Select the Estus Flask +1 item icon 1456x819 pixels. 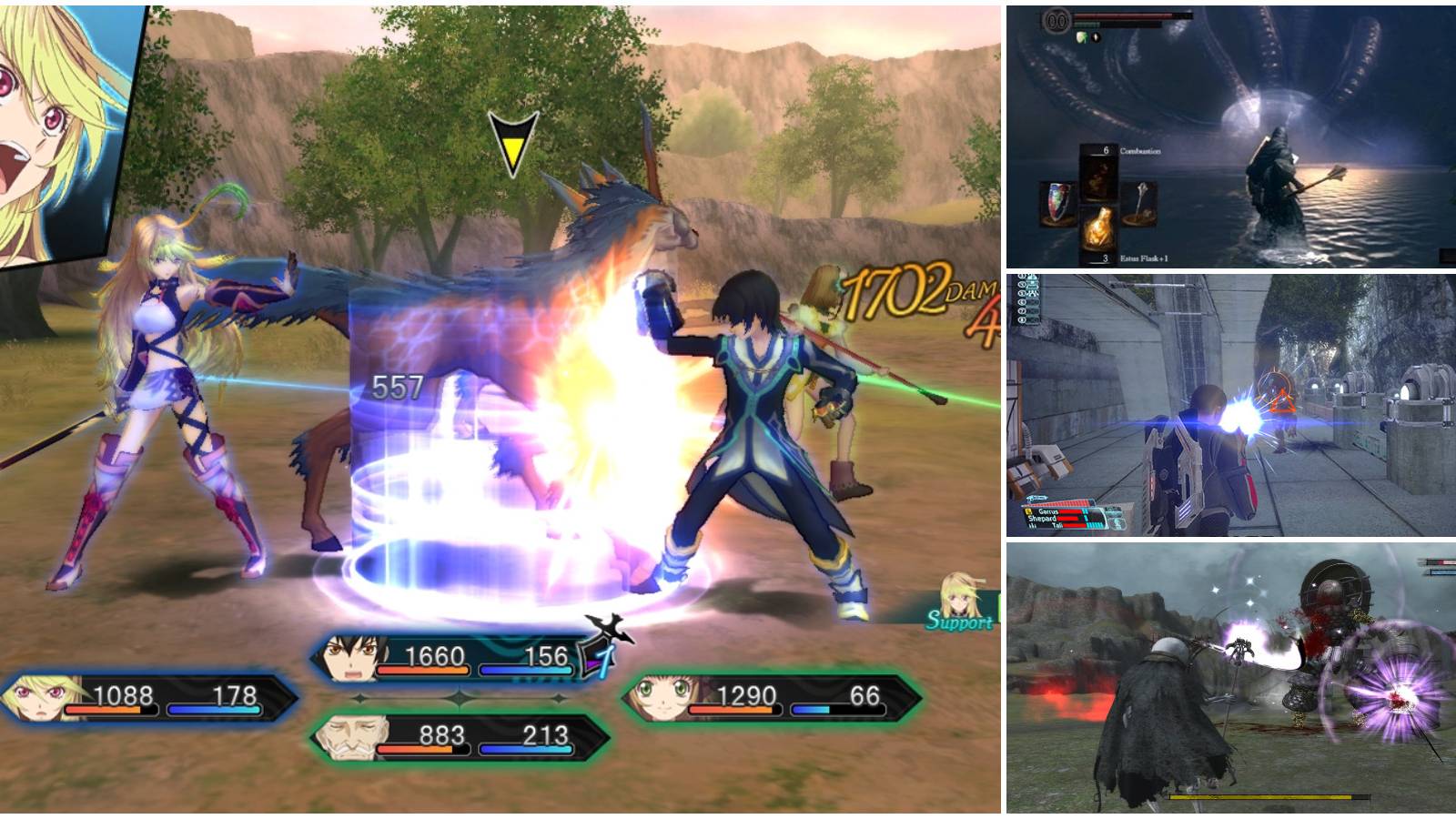[x=1101, y=226]
